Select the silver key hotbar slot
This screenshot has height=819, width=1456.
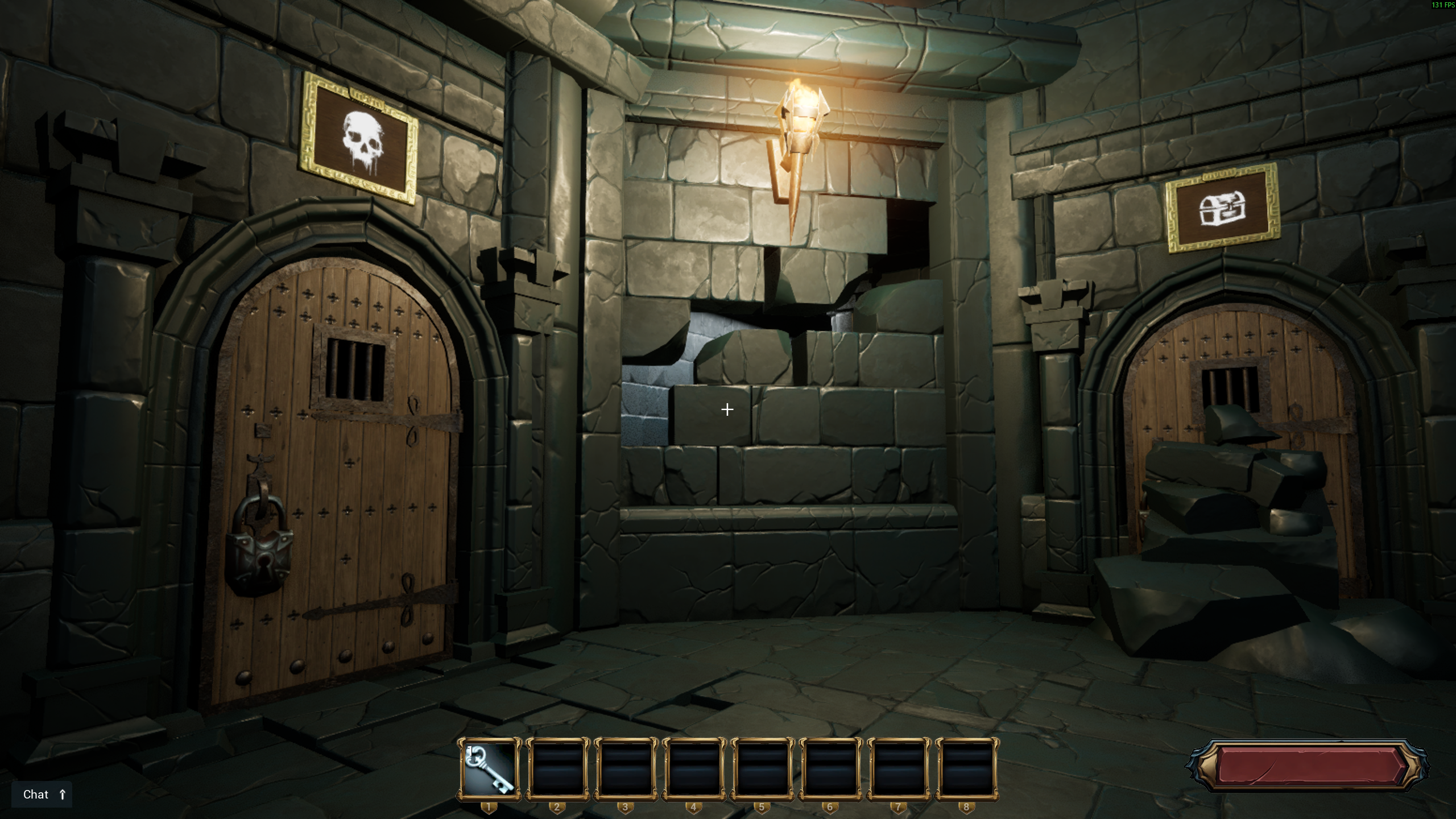[489, 769]
